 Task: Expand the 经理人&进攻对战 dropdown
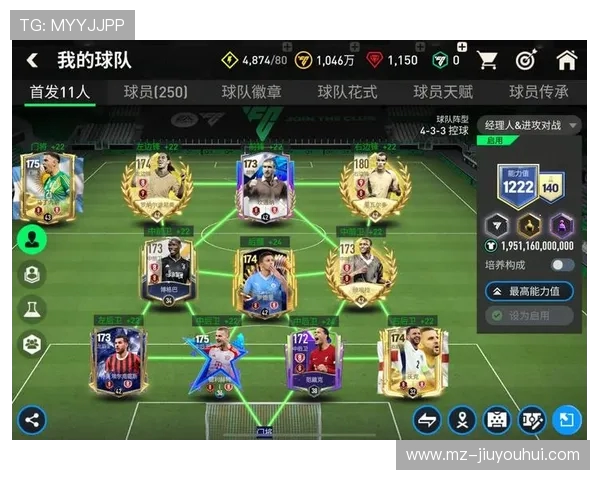531,125
